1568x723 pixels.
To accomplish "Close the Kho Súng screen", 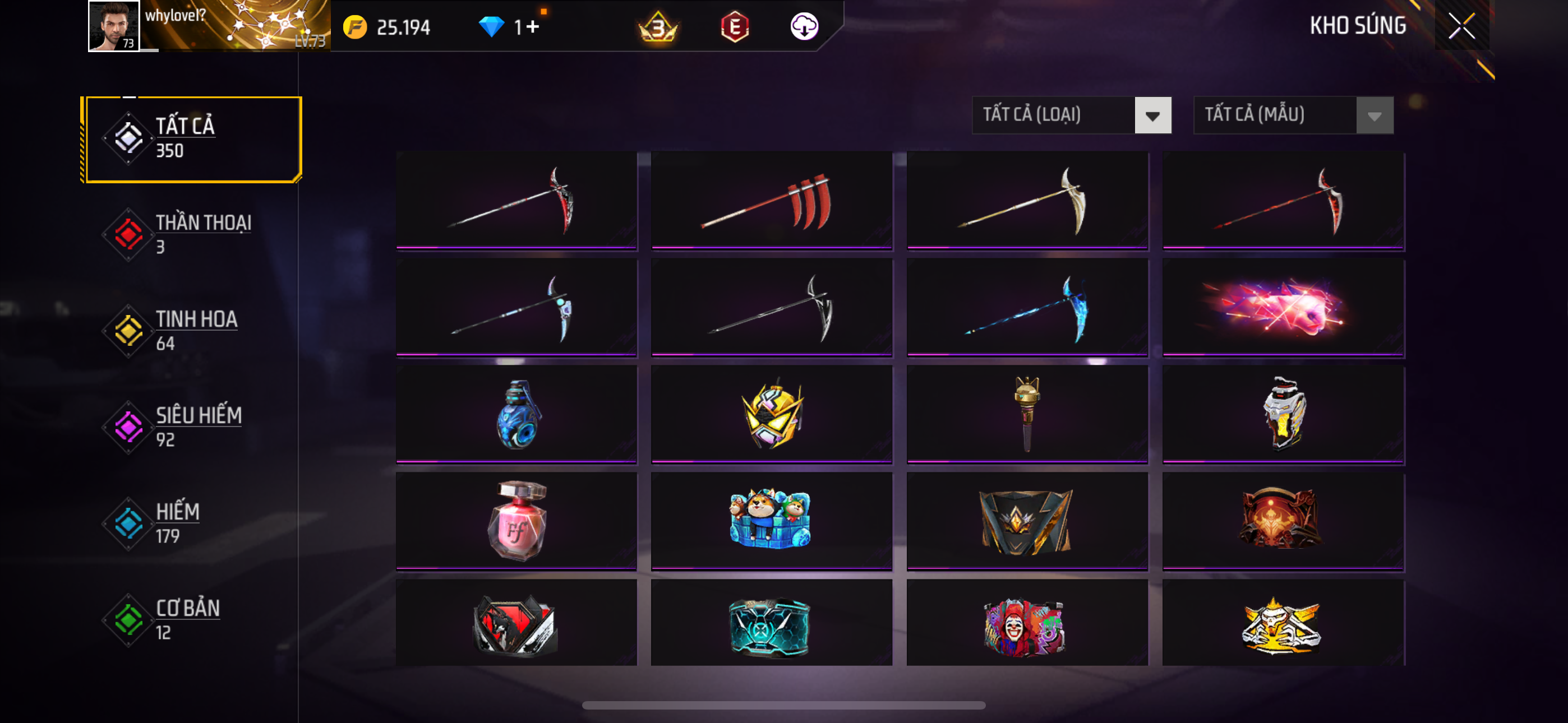I will click(x=1461, y=26).
